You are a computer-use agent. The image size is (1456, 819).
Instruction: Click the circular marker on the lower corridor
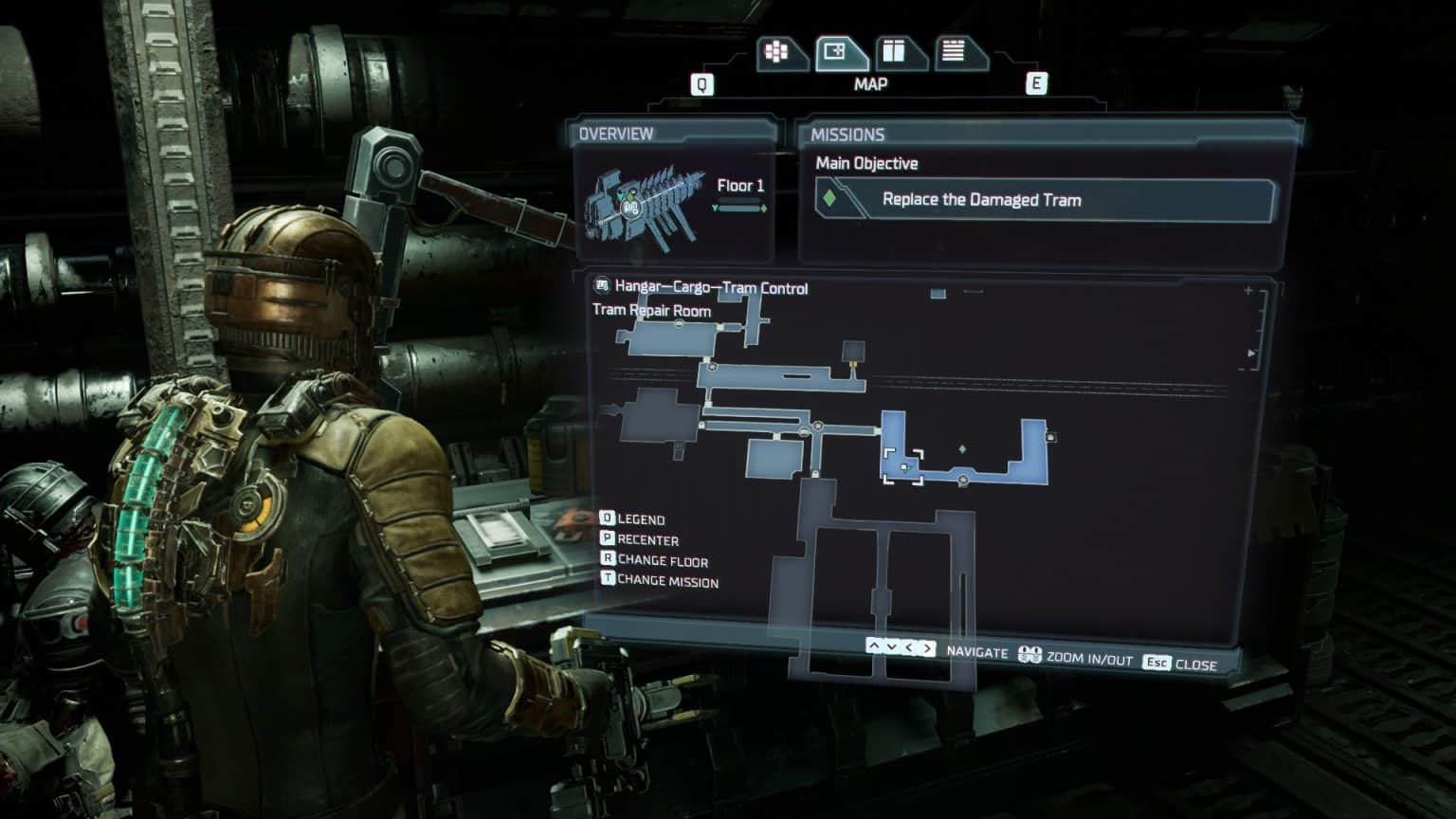click(963, 482)
